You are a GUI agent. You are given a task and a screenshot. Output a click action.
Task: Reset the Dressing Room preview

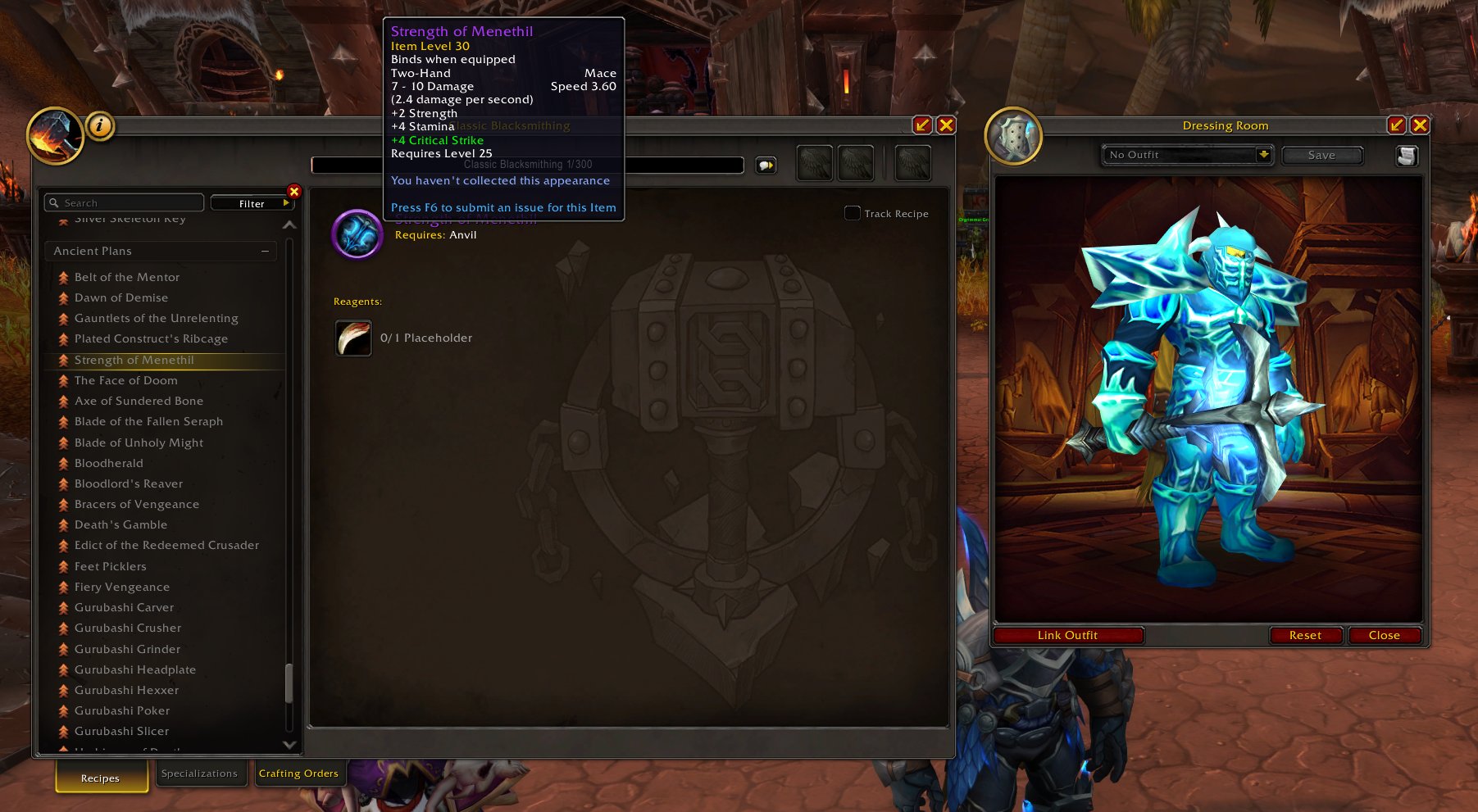(x=1305, y=635)
